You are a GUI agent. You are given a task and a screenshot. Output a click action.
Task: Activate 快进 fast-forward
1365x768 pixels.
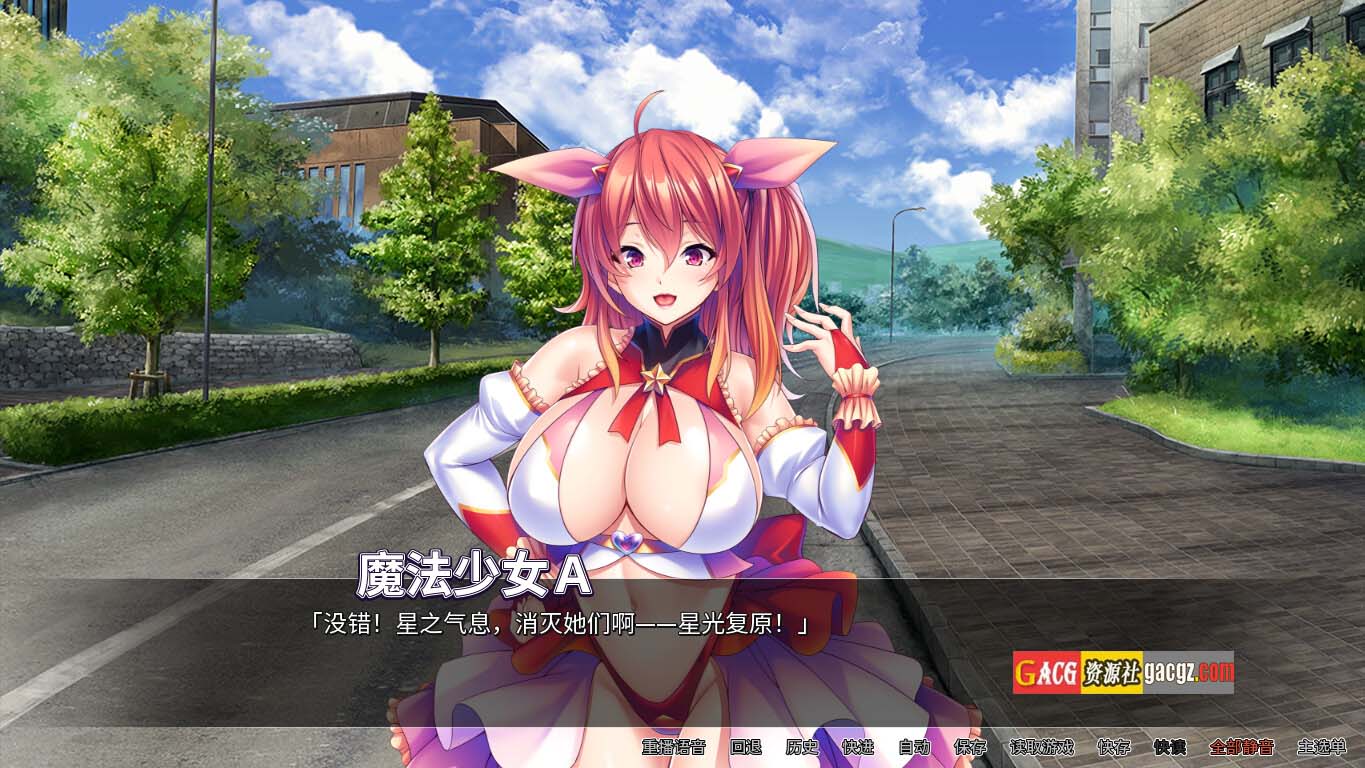coord(858,747)
